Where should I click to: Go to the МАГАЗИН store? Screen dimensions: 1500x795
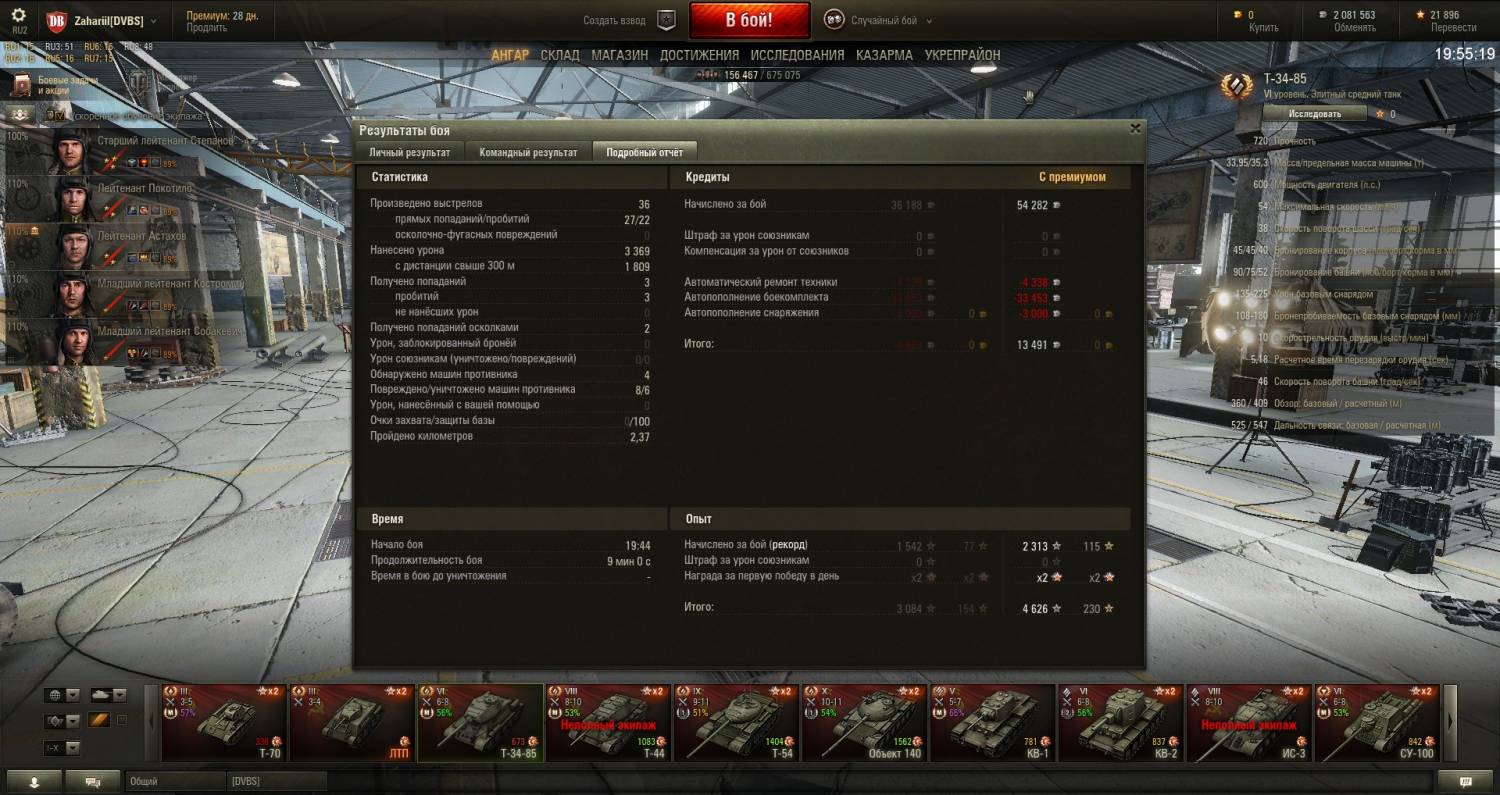[619, 55]
